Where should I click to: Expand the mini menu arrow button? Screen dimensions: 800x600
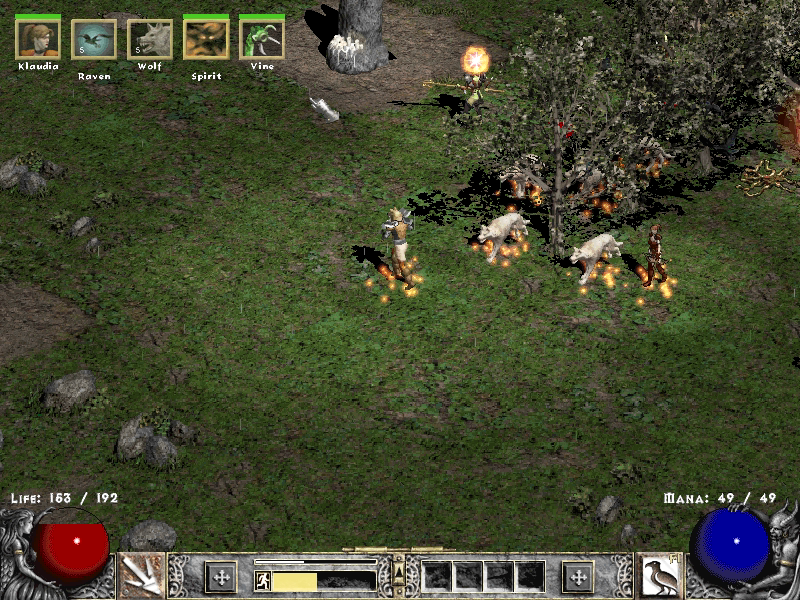(399, 570)
